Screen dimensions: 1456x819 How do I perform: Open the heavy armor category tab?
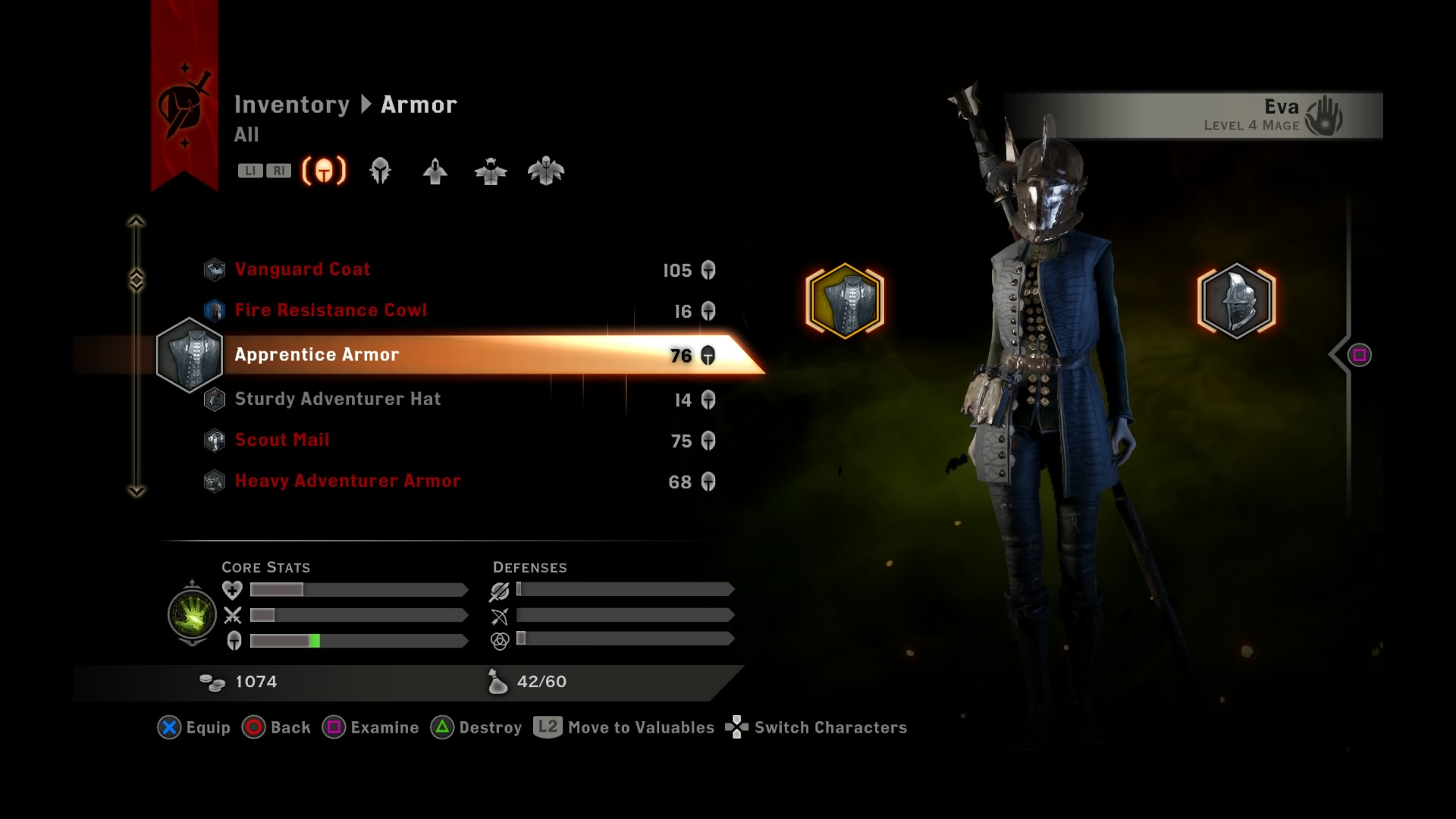(x=546, y=171)
